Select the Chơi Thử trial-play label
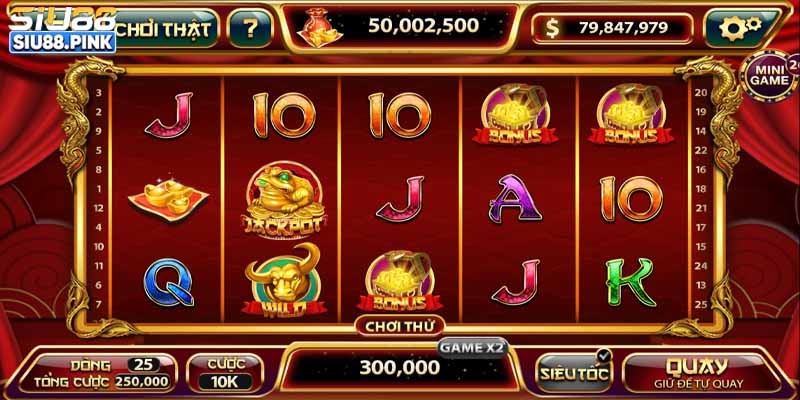 click(399, 325)
